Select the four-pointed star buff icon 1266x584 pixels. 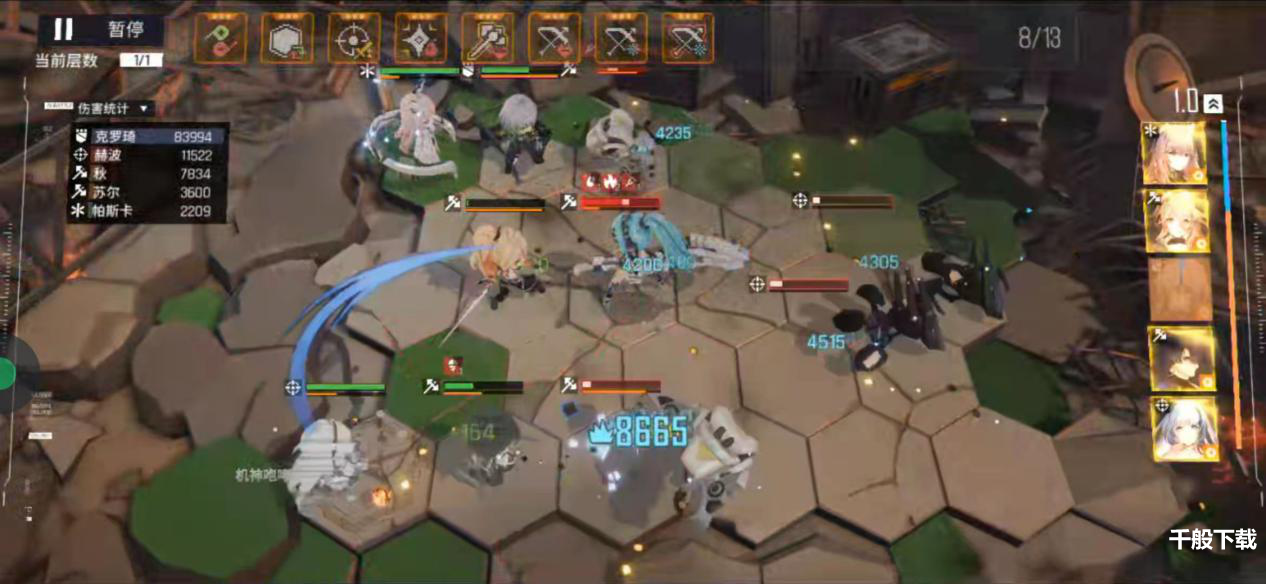pyautogui.click(x=421, y=38)
